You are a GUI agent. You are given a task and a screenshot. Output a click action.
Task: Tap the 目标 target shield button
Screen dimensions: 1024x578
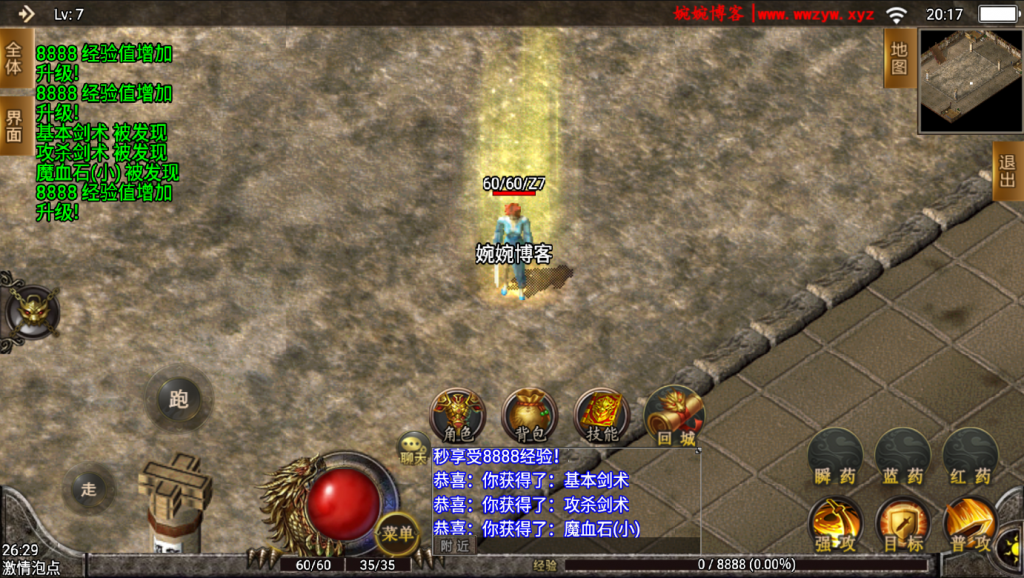tap(902, 524)
